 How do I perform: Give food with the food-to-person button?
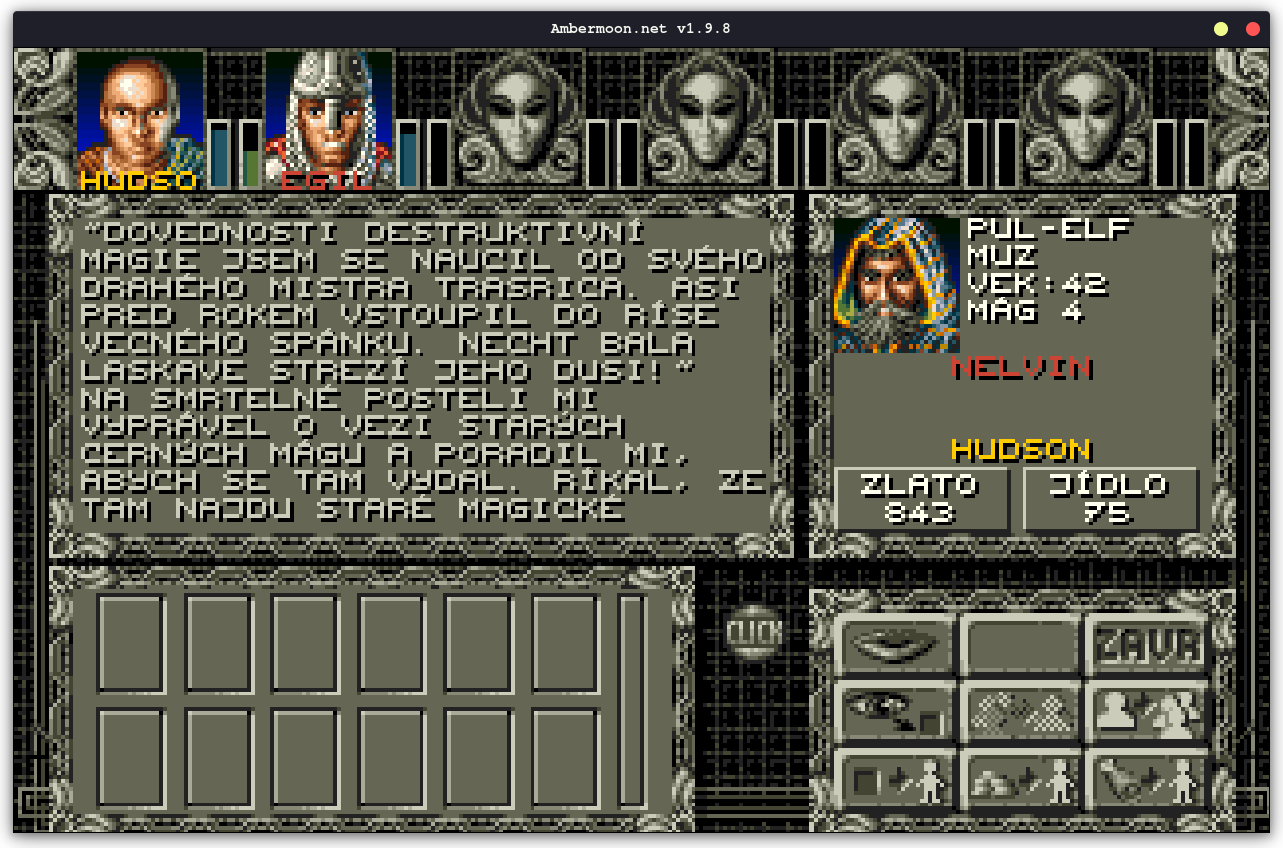1147,779
